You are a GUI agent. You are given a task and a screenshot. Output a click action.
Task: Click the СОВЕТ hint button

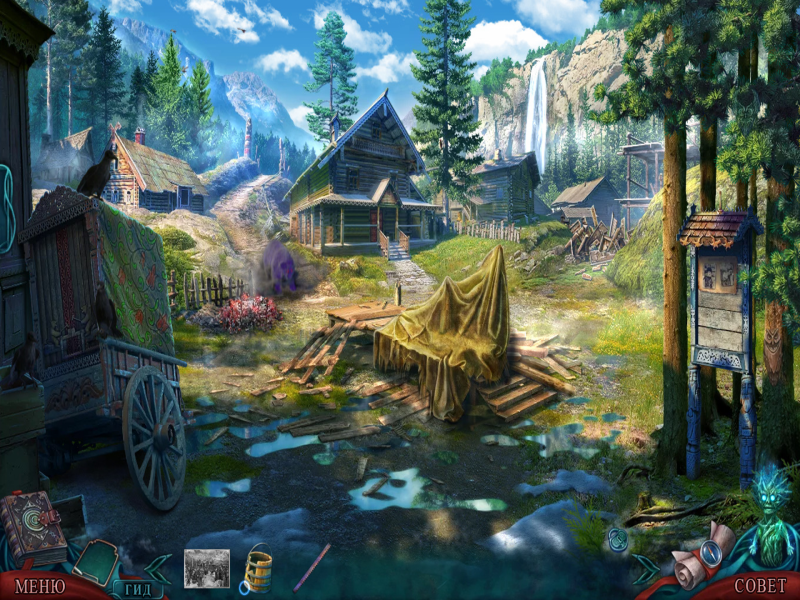760,585
